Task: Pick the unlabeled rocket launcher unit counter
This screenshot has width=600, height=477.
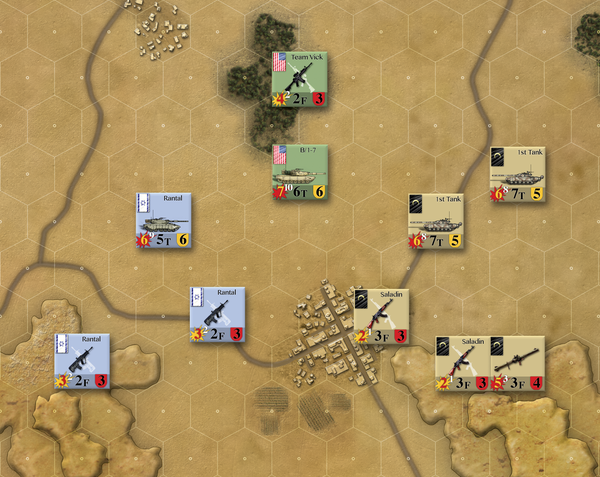Action: (517, 362)
